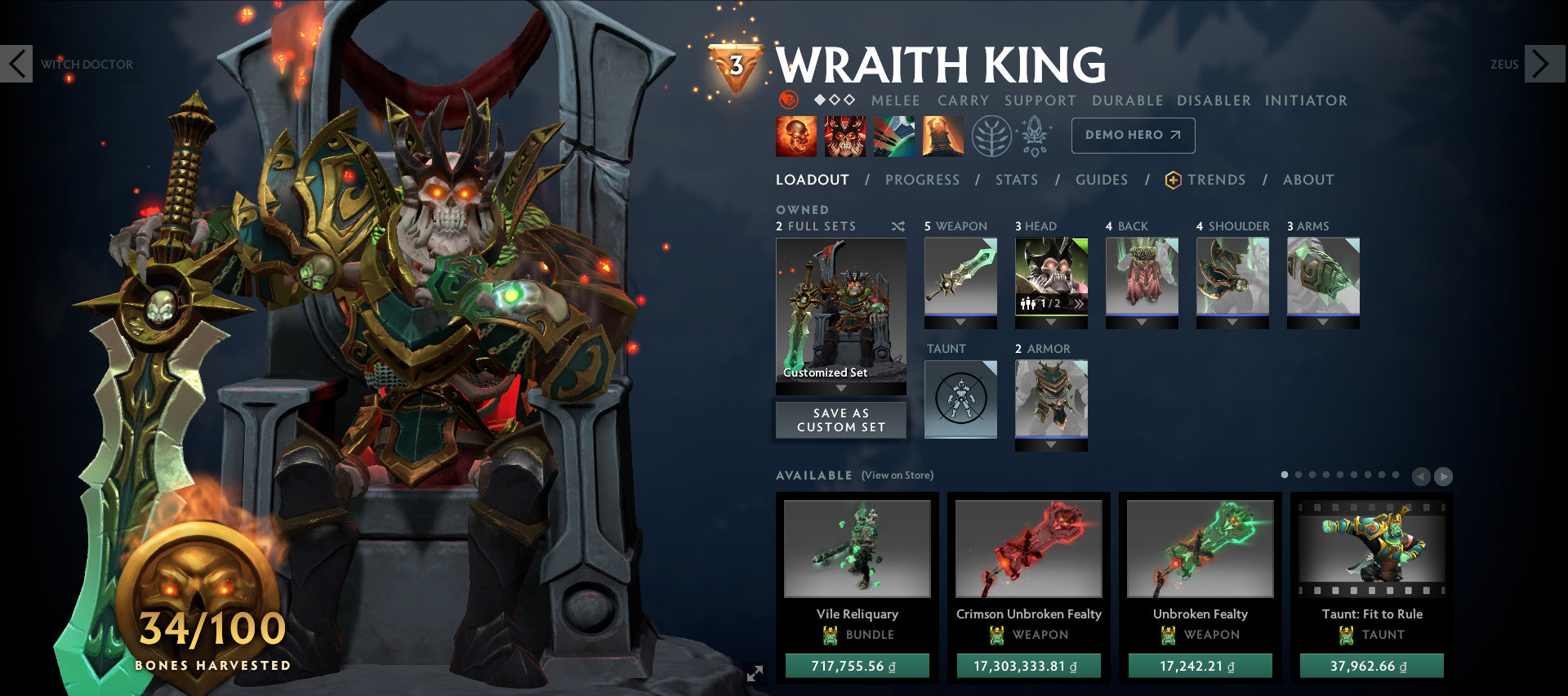Click the Mortal Strike ability icon
Viewport: 1568px width, 696px height.
897,135
